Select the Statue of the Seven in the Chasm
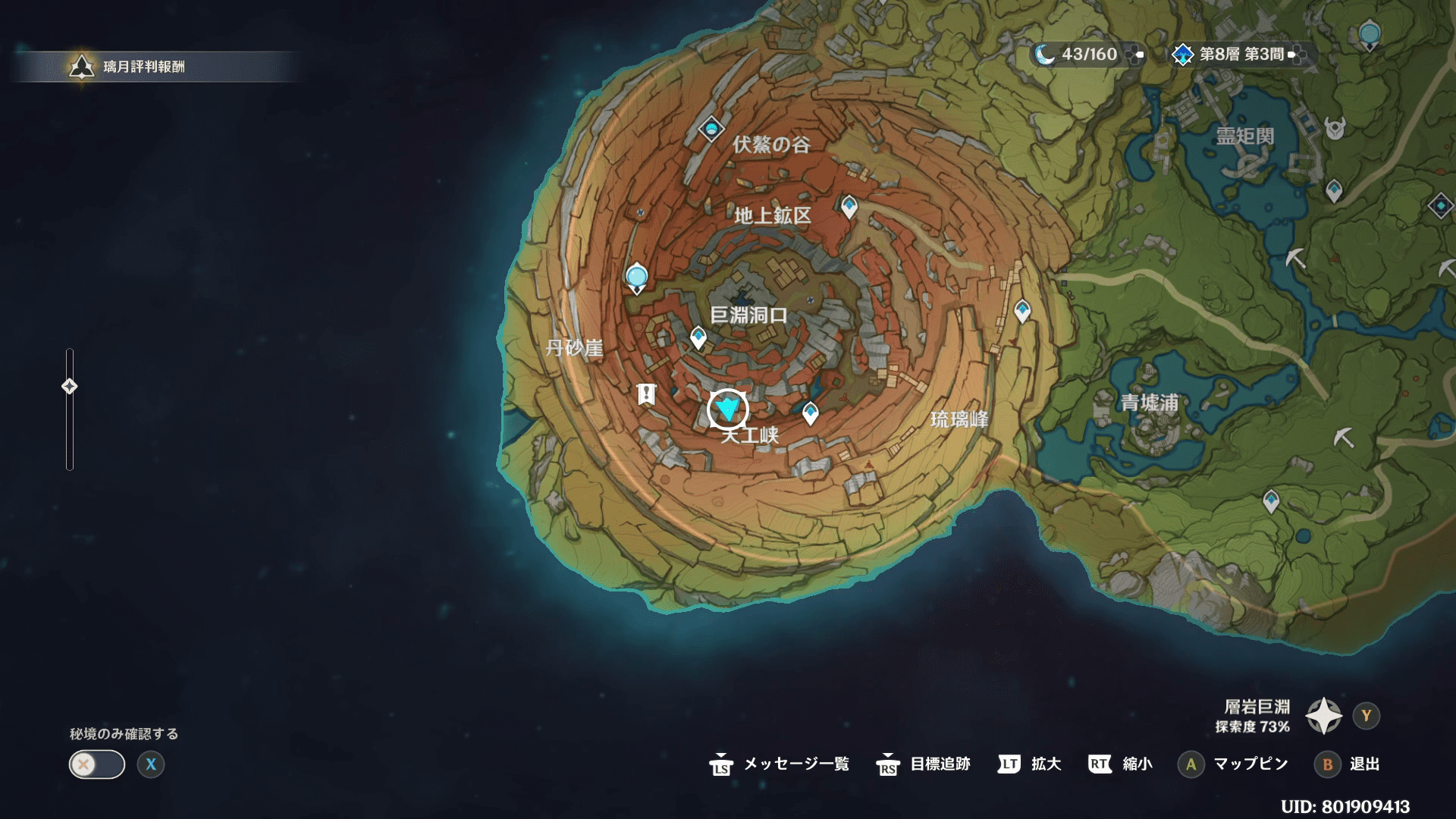This screenshot has width=1456, height=819. click(636, 277)
